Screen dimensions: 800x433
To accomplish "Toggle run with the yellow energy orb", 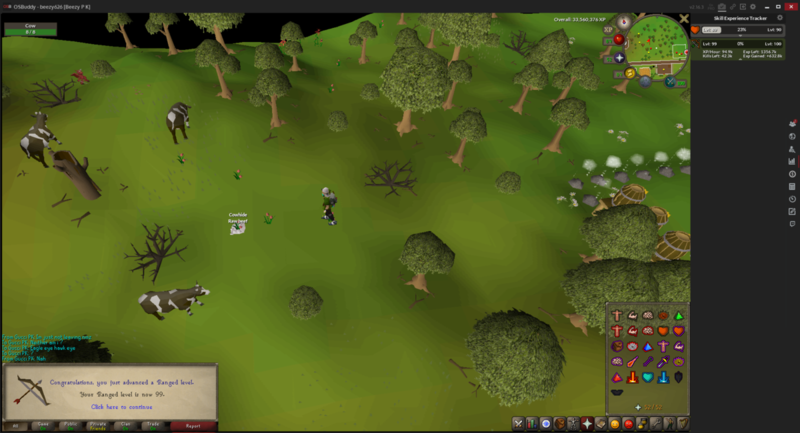I will tap(631, 72).
